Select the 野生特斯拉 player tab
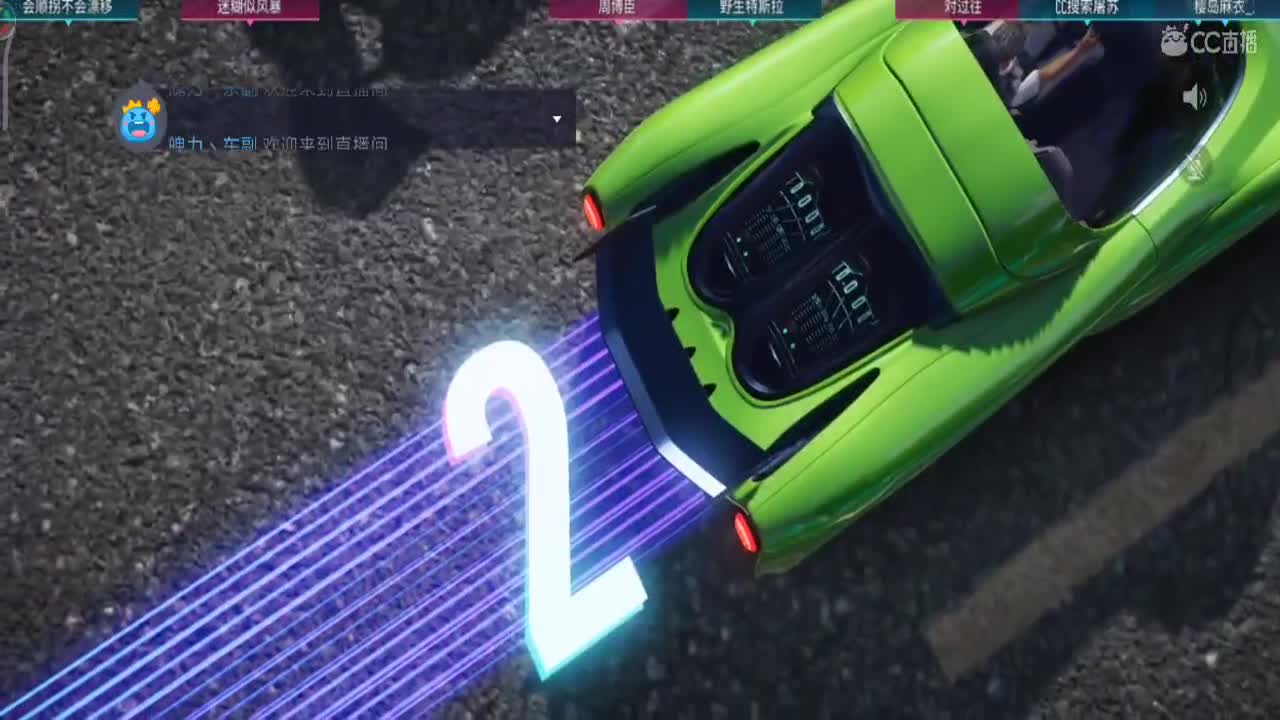The width and height of the screenshot is (1280, 720). [x=752, y=7]
